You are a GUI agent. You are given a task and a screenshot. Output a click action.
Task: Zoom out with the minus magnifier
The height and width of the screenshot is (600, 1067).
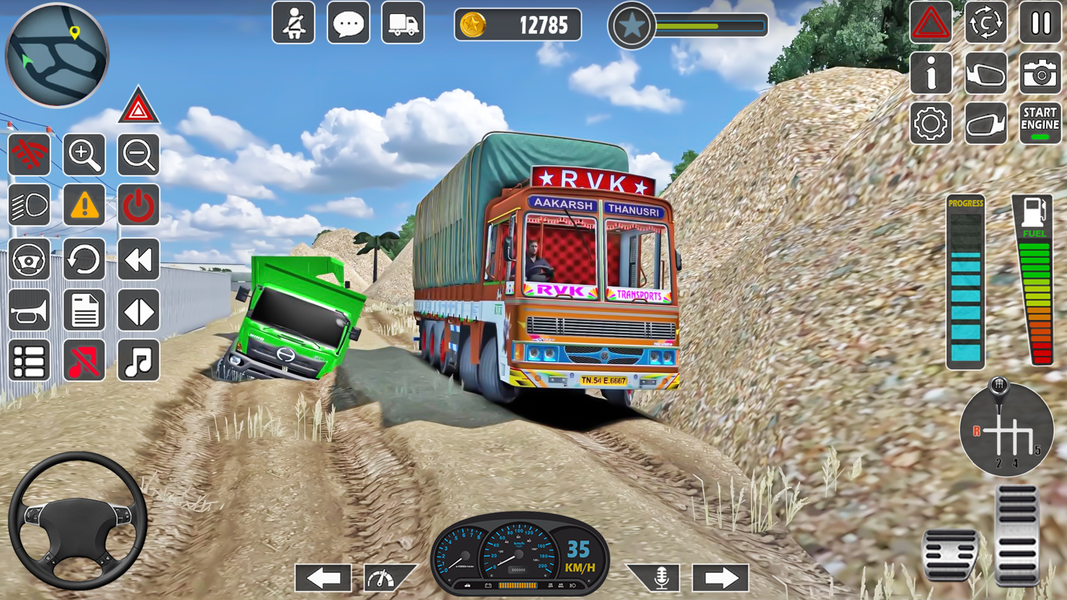point(138,155)
